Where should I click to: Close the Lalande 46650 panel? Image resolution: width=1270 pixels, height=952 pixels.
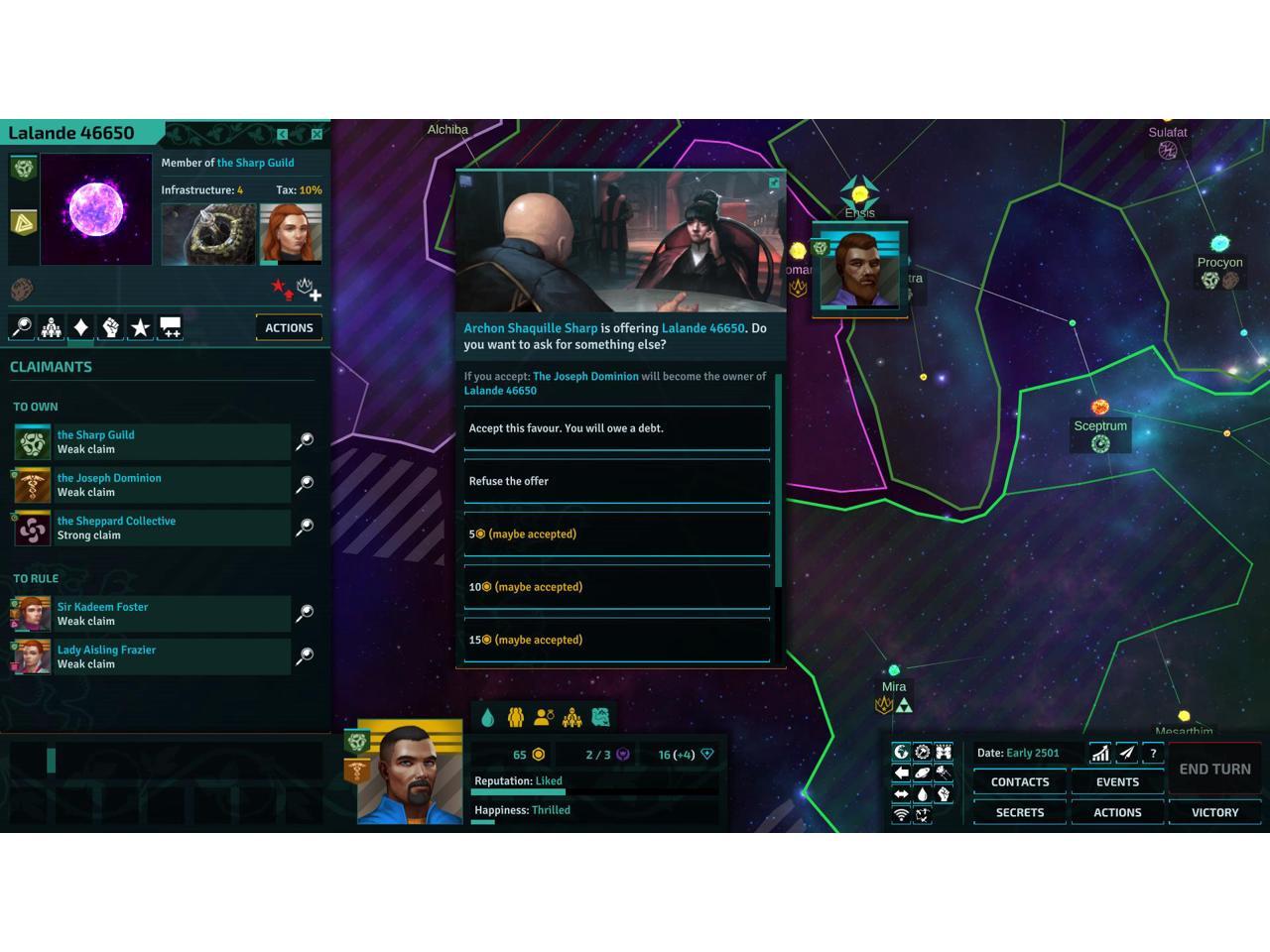[x=317, y=134]
